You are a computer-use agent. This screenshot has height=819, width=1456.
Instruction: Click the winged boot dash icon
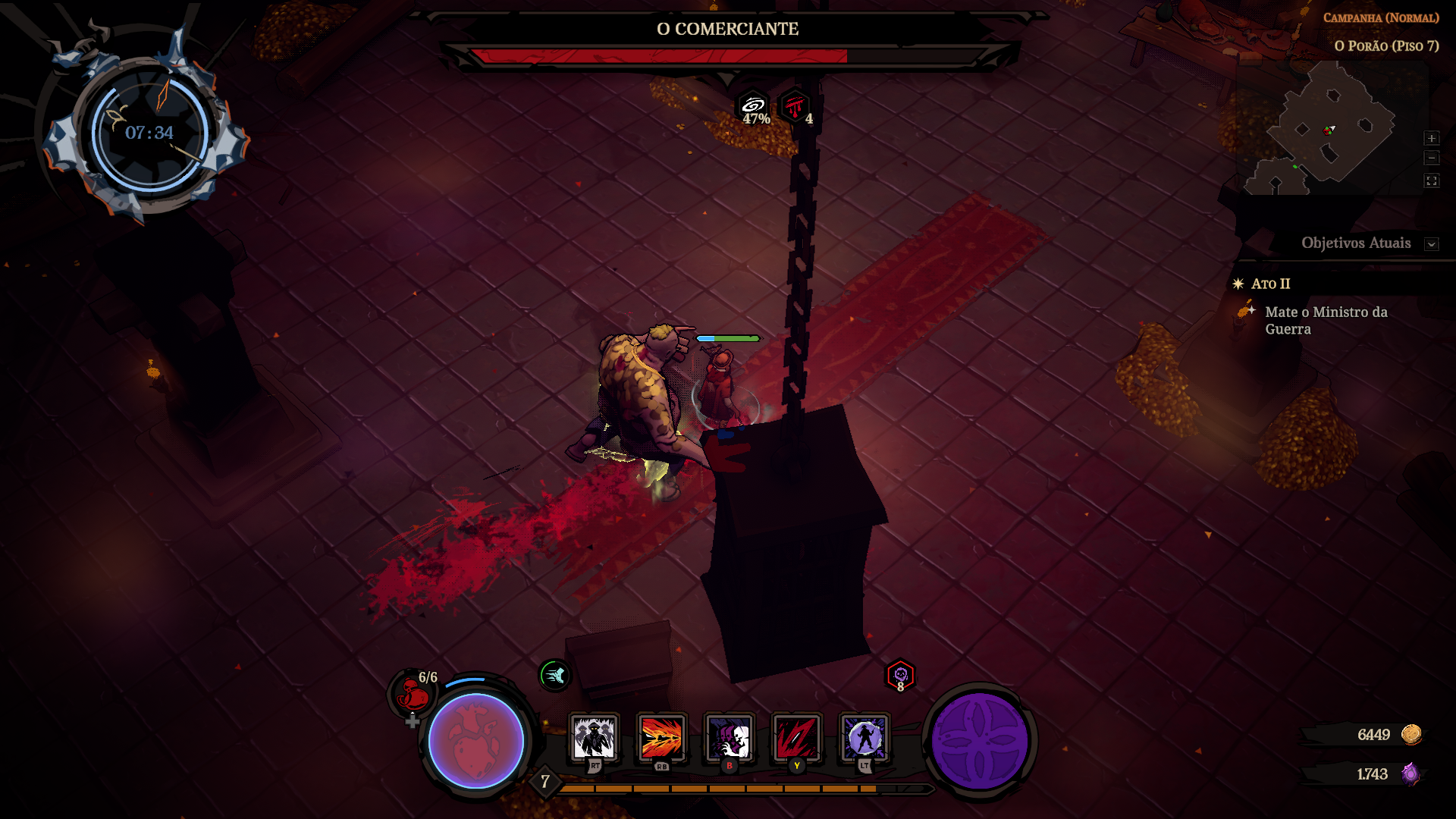coord(554,674)
